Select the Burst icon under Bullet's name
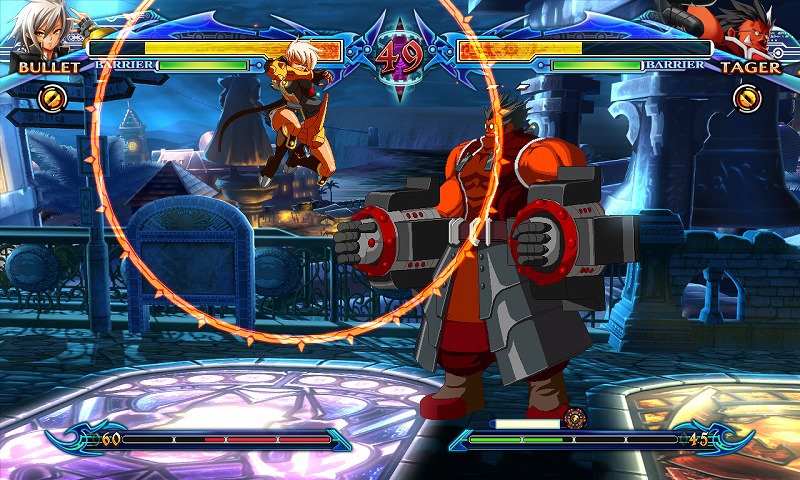 (53, 98)
